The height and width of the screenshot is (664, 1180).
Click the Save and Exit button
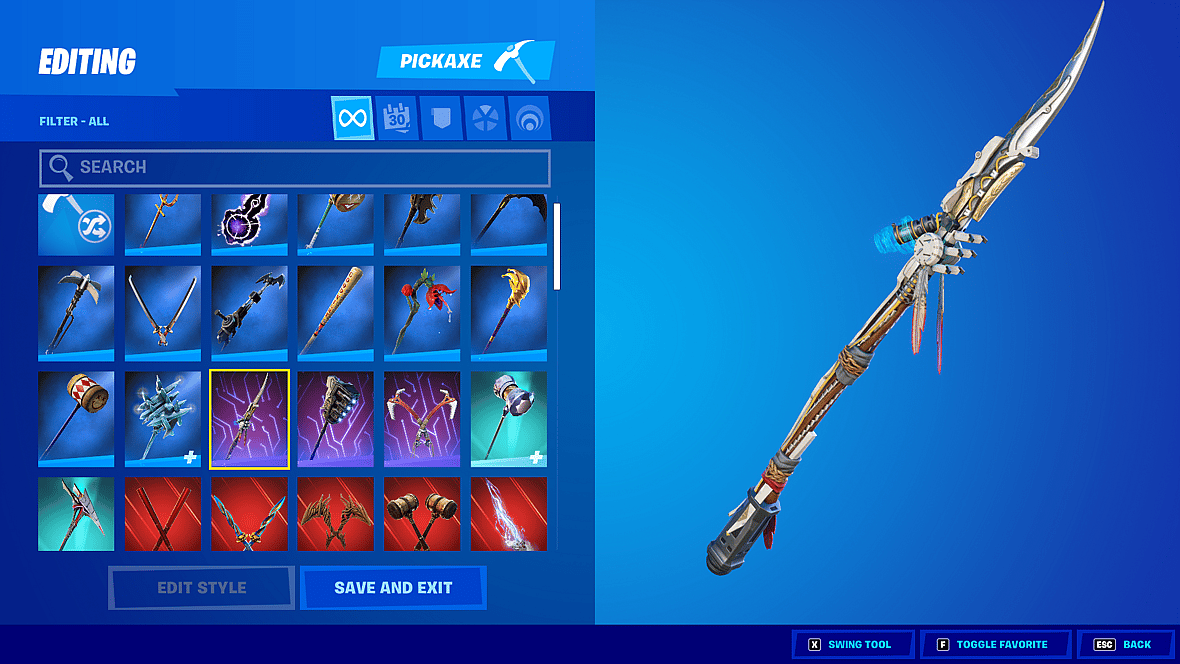coord(393,588)
